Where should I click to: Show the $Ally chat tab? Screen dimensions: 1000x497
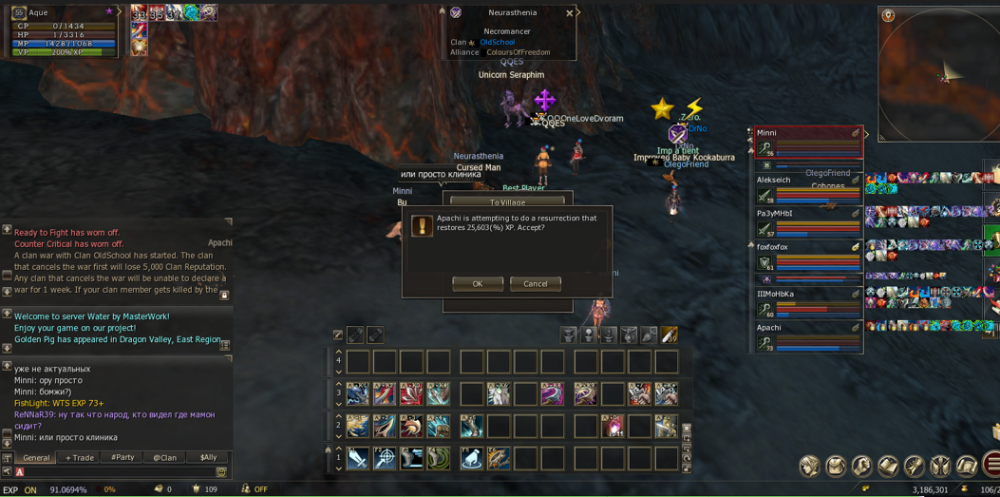pos(208,457)
